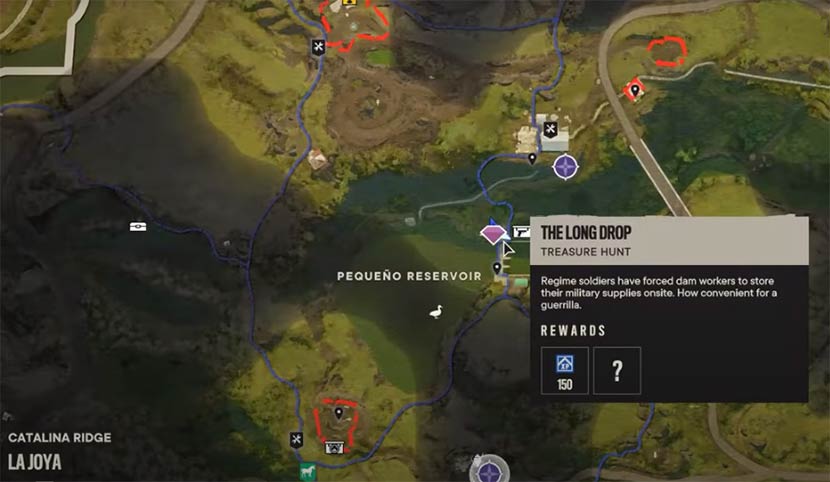Select The Long Drop pink diamond marker
Viewport: 830px width, 482px height.
point(493,233)
